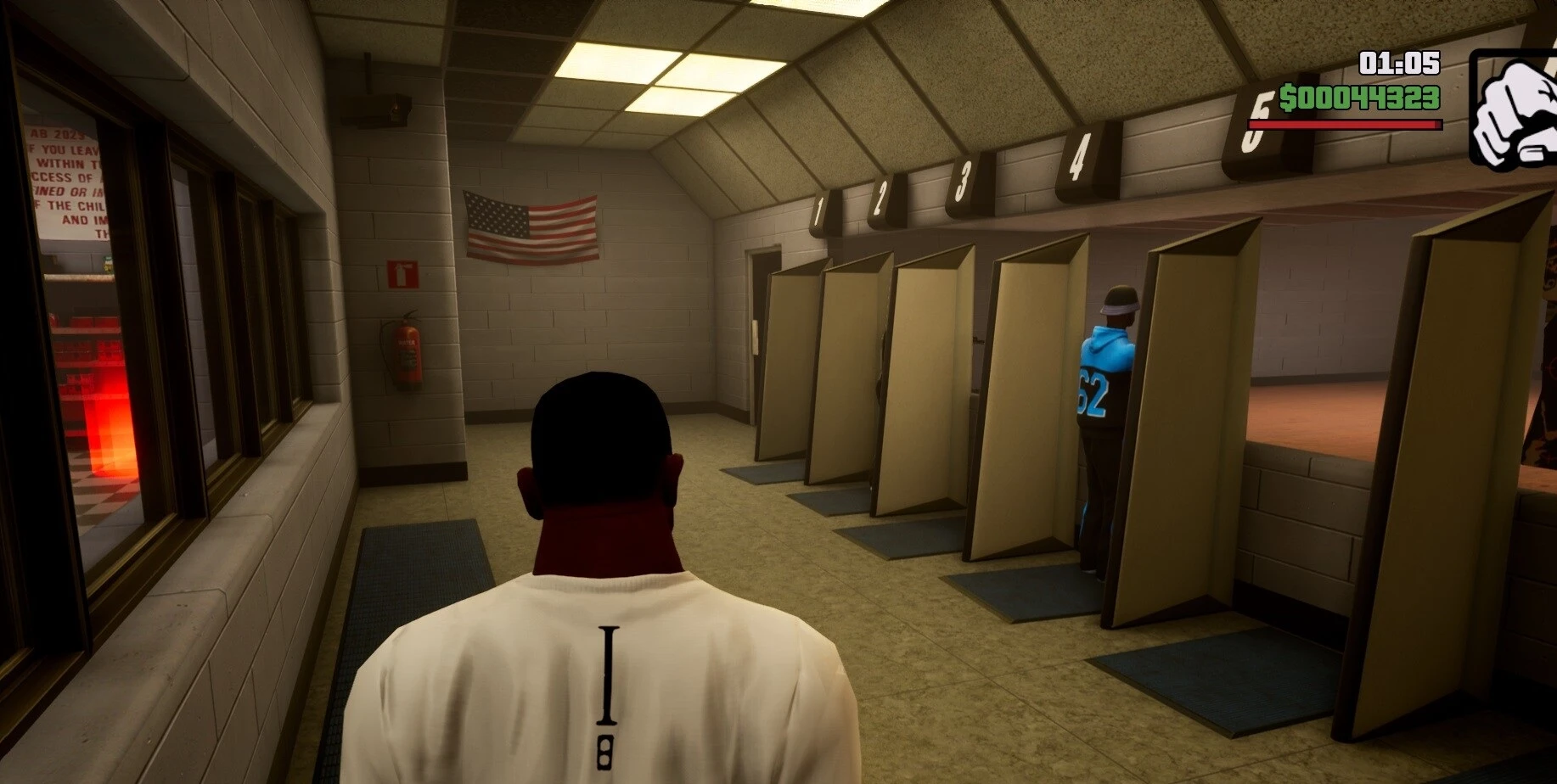Viewport: 1557px width, 784px height.
Task: Click the shooting booth divider near lane 5
Action: tap(1189, 424)
